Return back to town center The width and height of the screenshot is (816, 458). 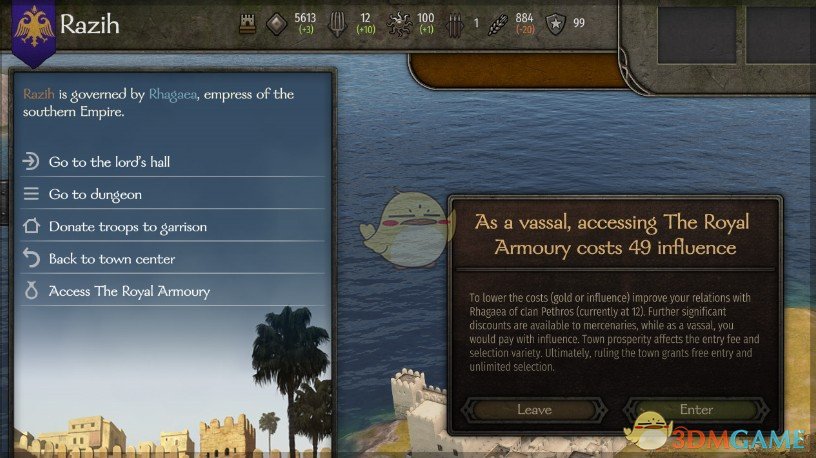(x=111, y=259)
